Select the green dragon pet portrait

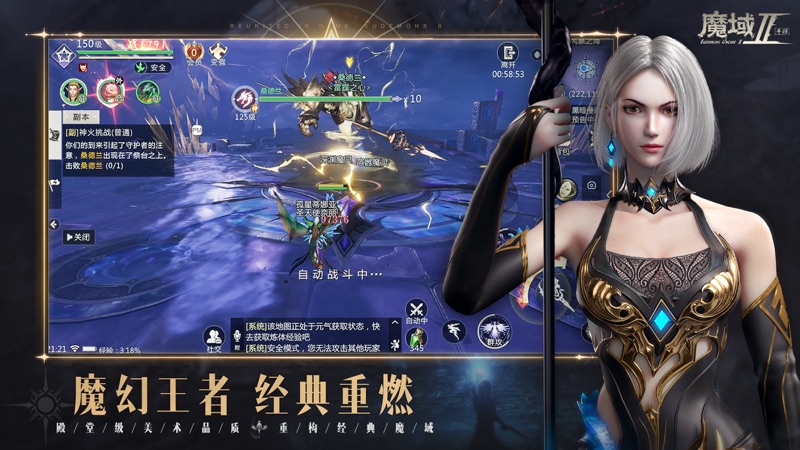click(x=145, y=93)
